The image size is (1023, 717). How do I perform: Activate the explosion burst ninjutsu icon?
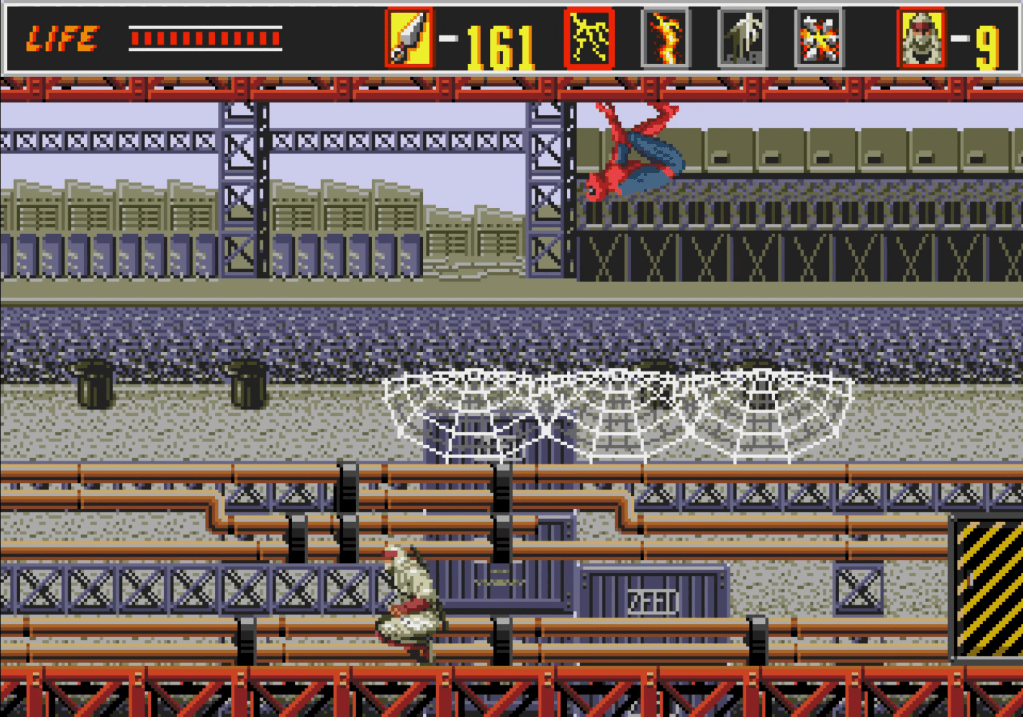[819, 39]
